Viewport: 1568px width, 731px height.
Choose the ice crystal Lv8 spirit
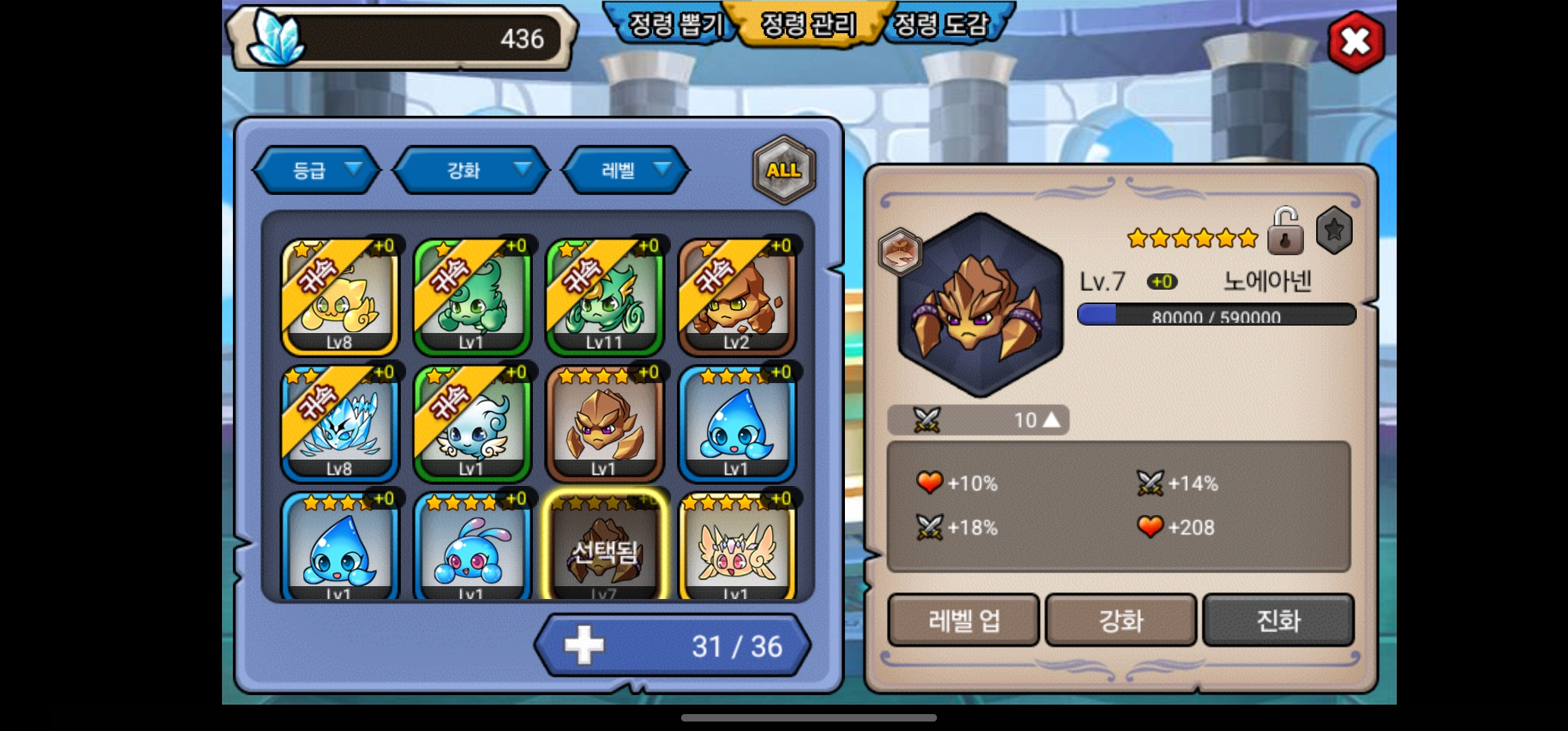339,424
